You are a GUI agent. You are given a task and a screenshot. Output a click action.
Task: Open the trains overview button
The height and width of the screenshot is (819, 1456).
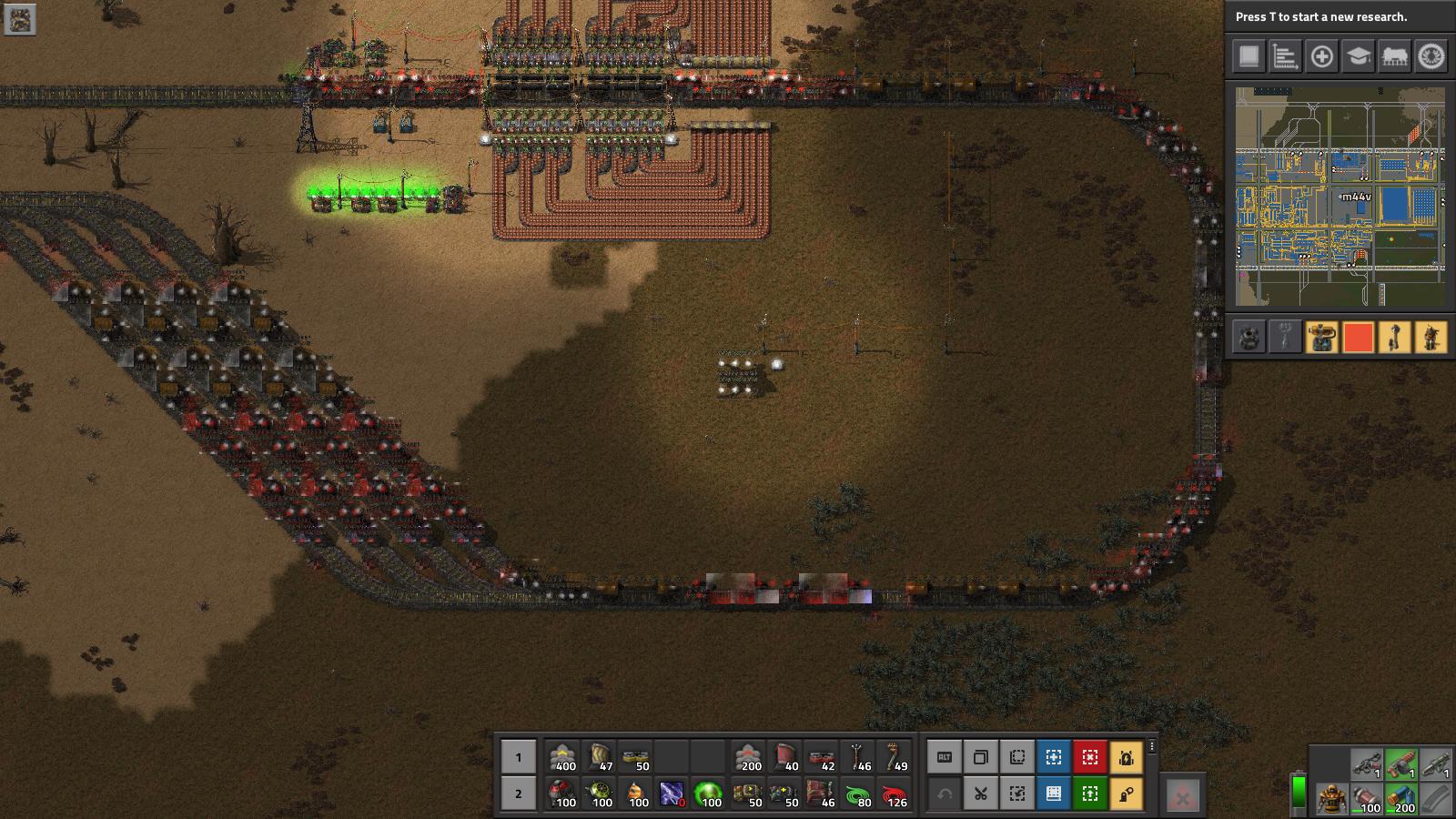tap(1394, 56)
